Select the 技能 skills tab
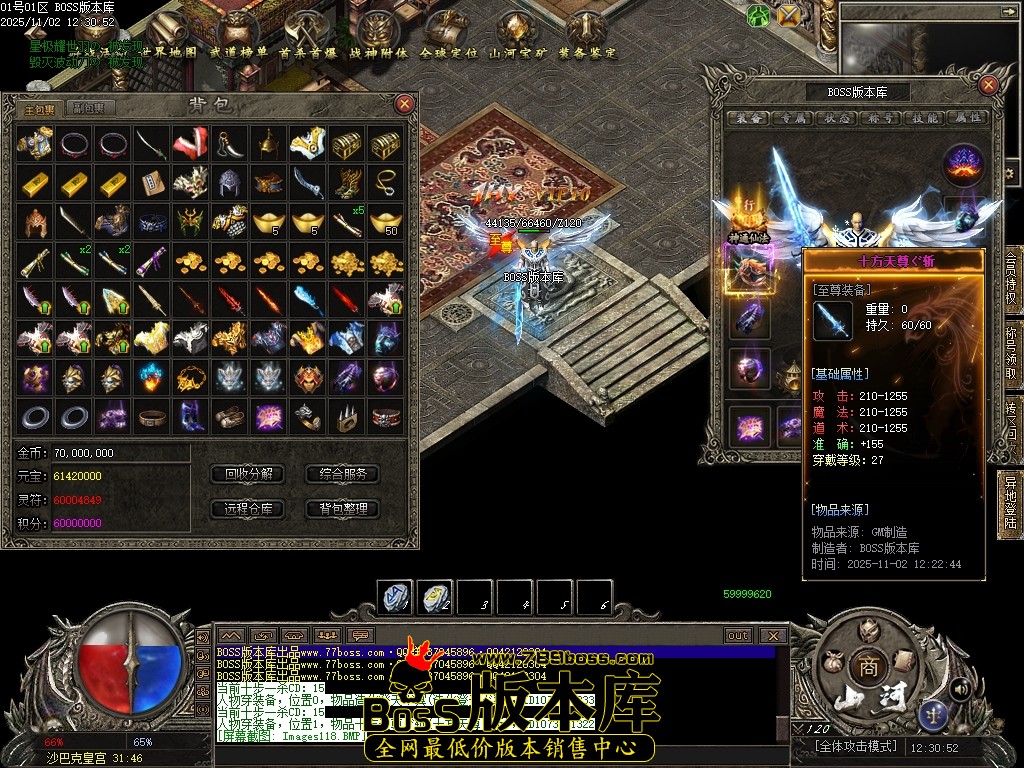Screen dimensions: 1024x768 pyautogui.click(x=925, y=118)
